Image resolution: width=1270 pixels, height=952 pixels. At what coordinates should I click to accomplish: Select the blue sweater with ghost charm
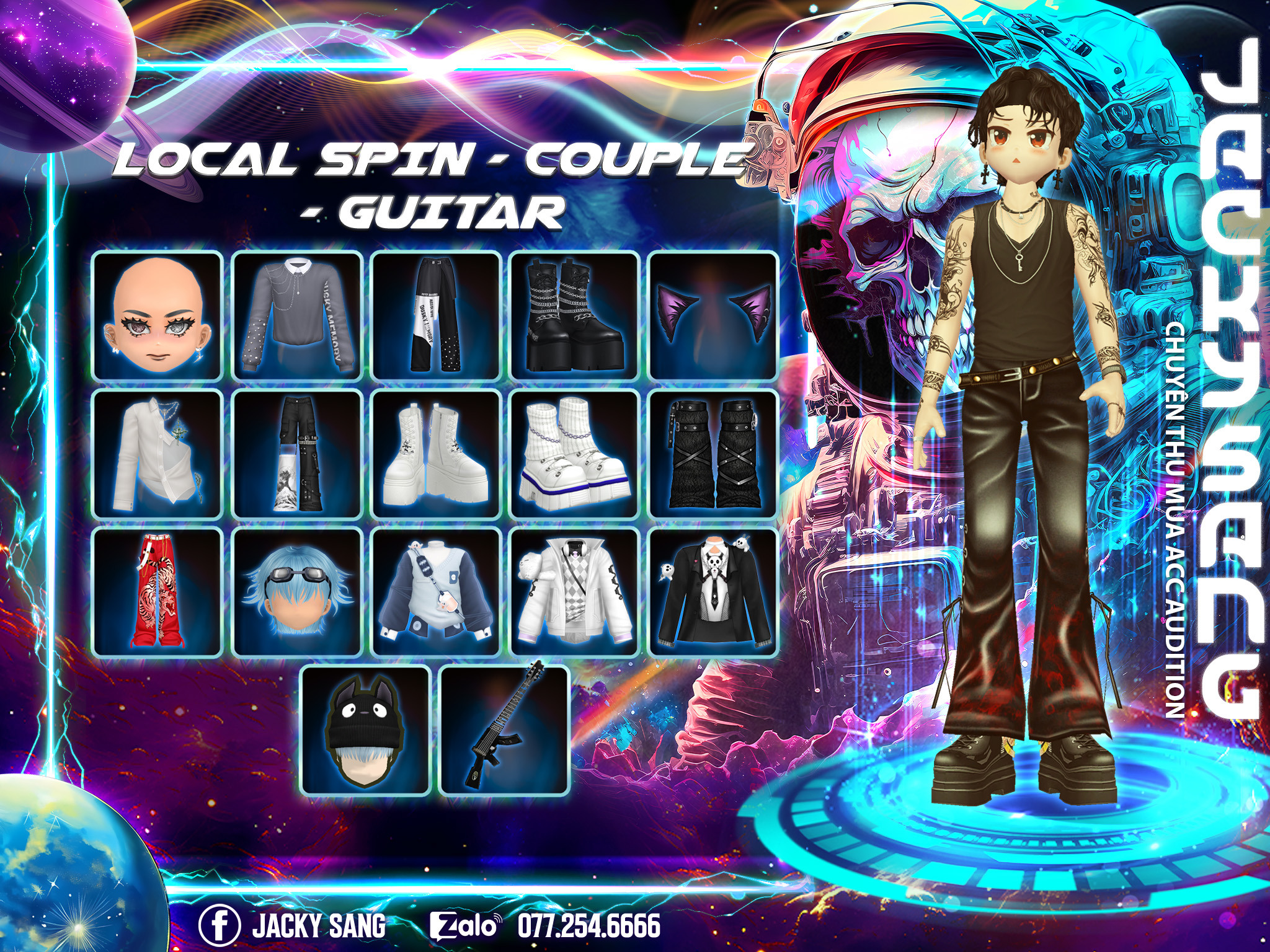click(x=436, y=593)
